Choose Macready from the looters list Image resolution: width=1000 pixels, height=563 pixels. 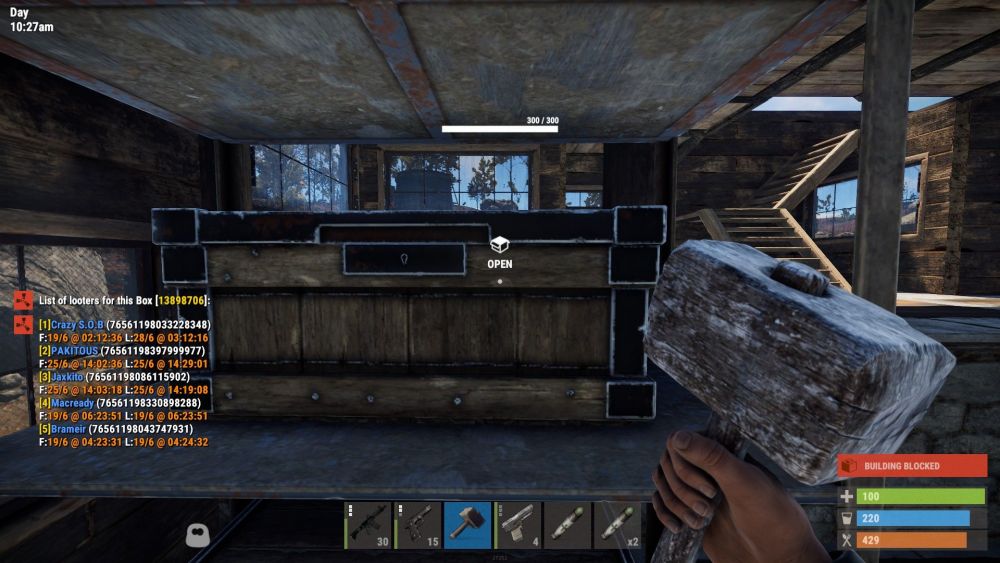[x=72, y=403]
